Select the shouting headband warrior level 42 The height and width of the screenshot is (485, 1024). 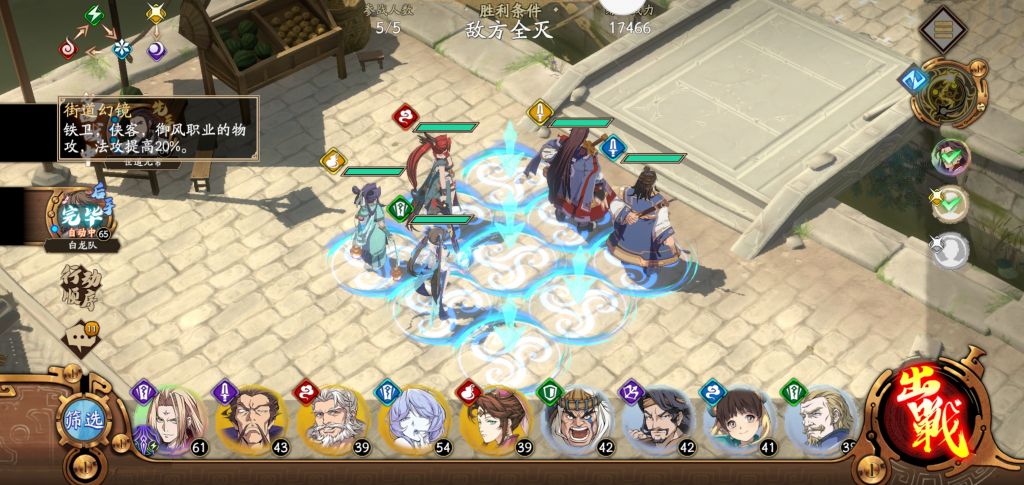click(576, 421)
